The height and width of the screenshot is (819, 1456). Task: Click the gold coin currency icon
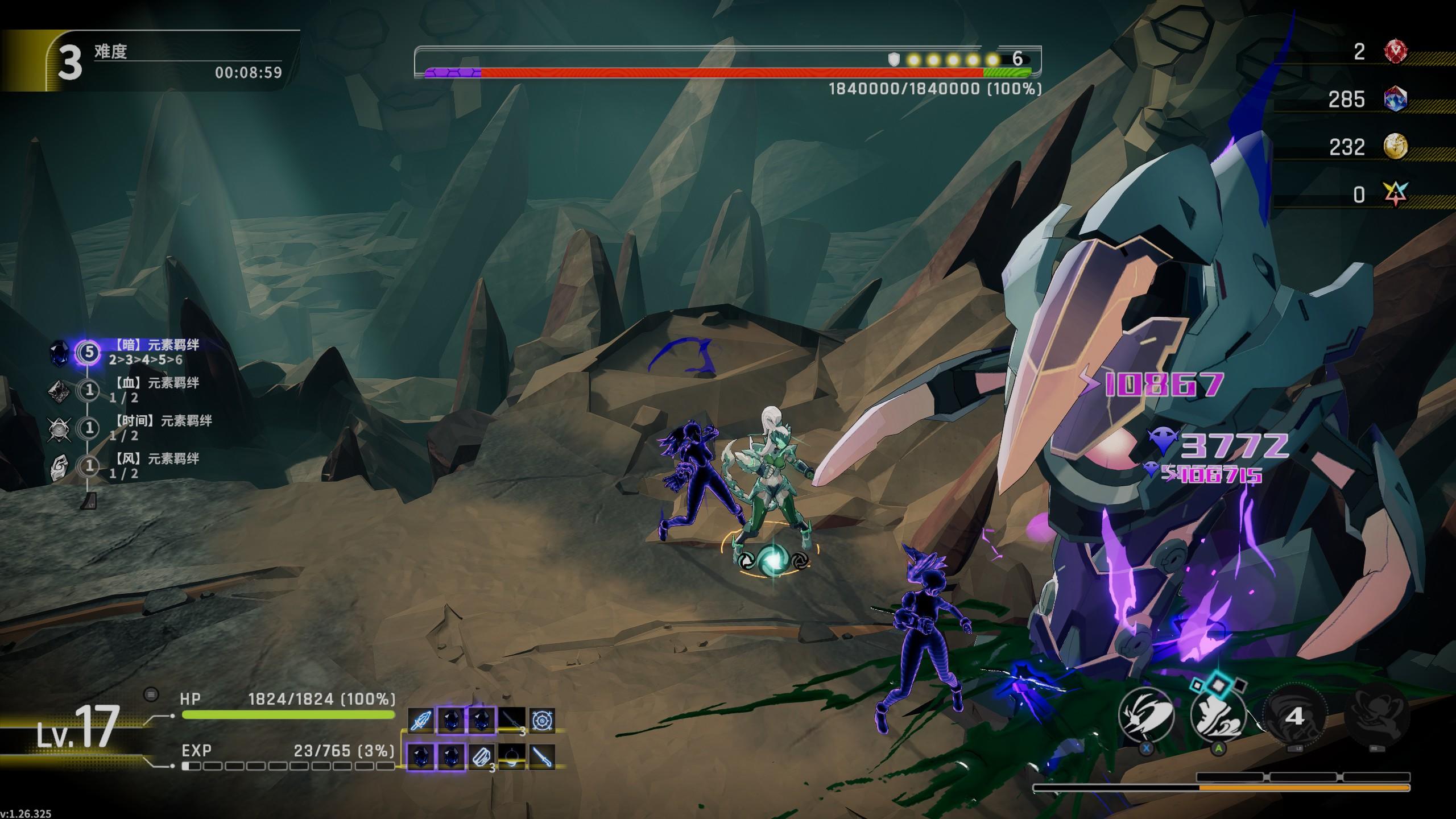tap(1395, 147)
